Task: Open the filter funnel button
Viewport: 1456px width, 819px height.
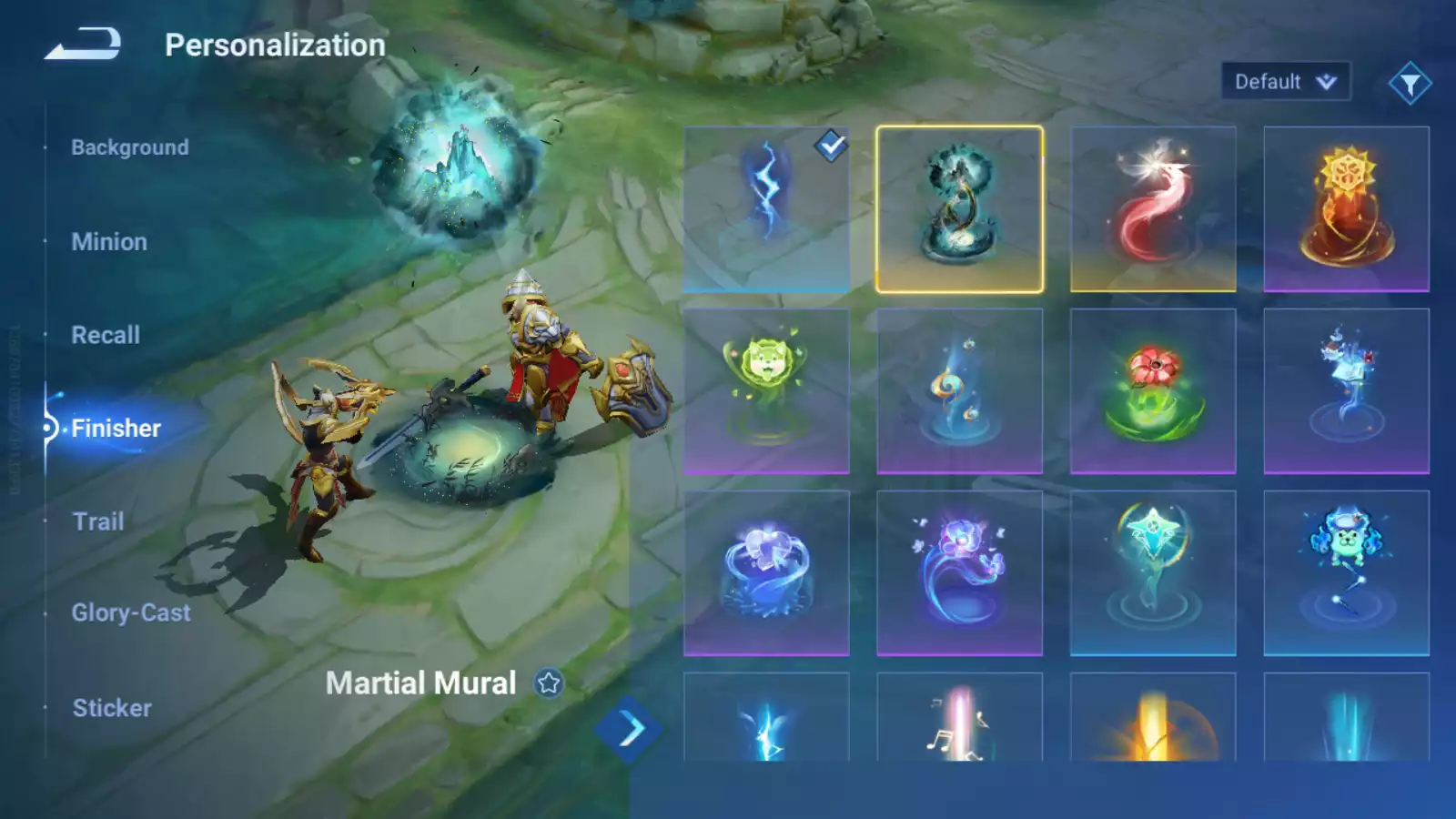Action: coord(1410,84)
